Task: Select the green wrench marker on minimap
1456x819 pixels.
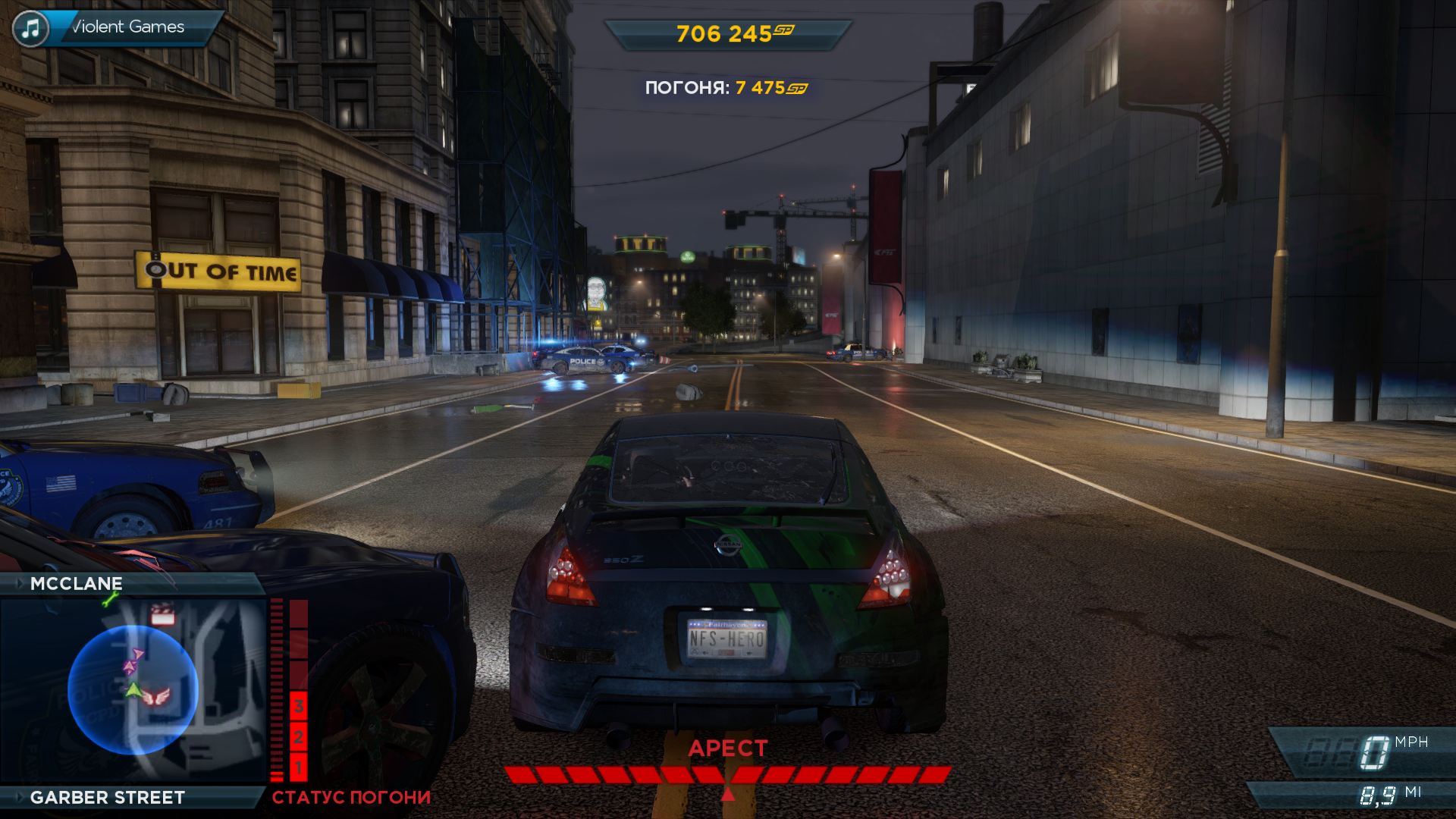Action: click(x=110, y=600)
